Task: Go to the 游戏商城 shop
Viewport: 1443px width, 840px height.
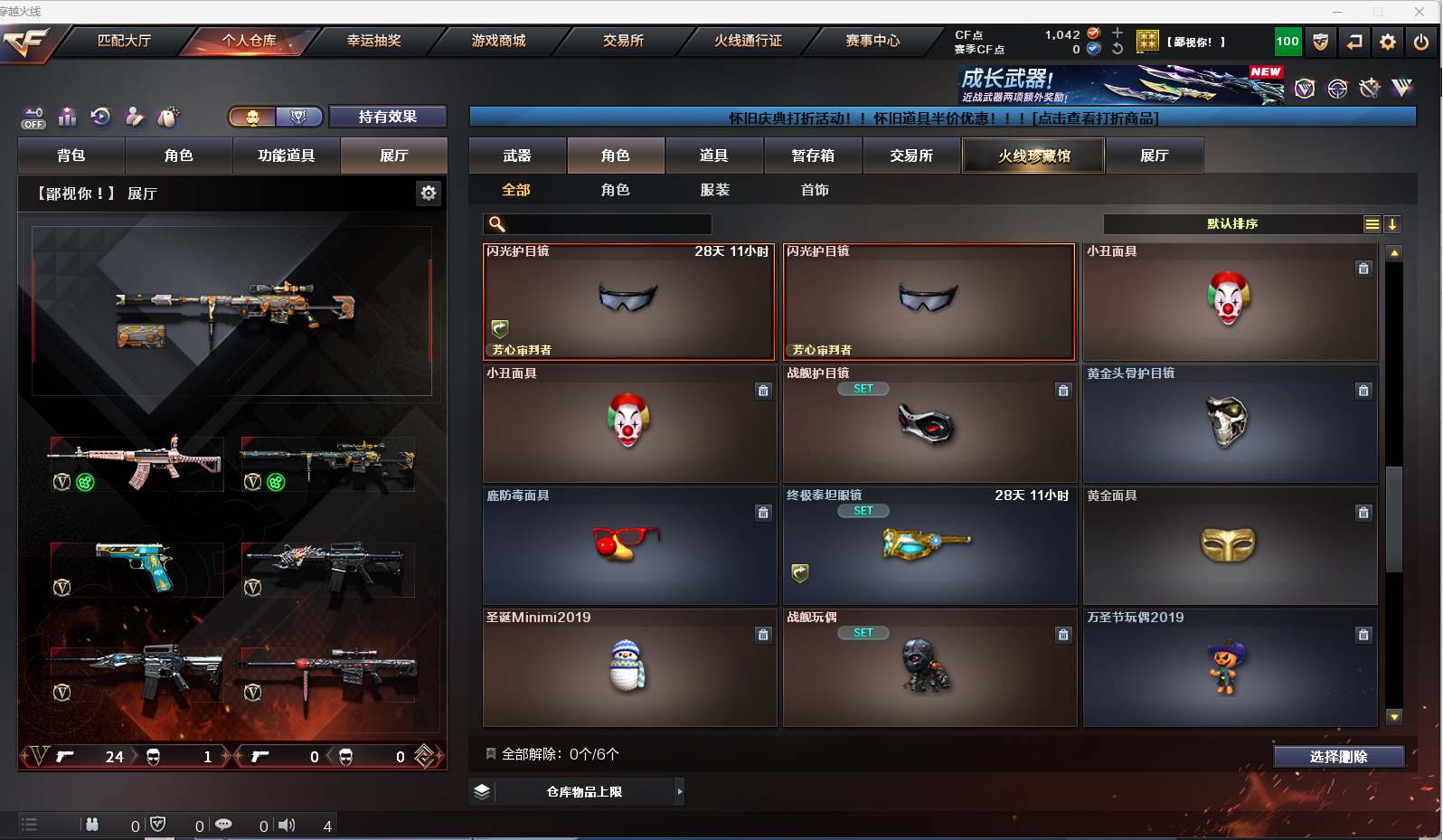Action: tap(498, 41)
